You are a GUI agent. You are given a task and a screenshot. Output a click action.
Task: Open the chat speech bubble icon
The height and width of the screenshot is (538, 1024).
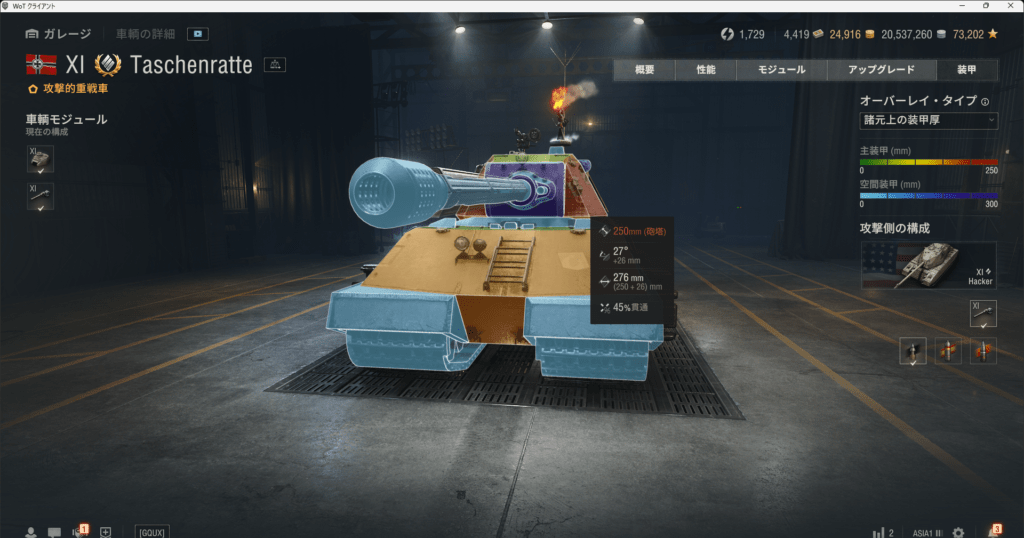54,532
